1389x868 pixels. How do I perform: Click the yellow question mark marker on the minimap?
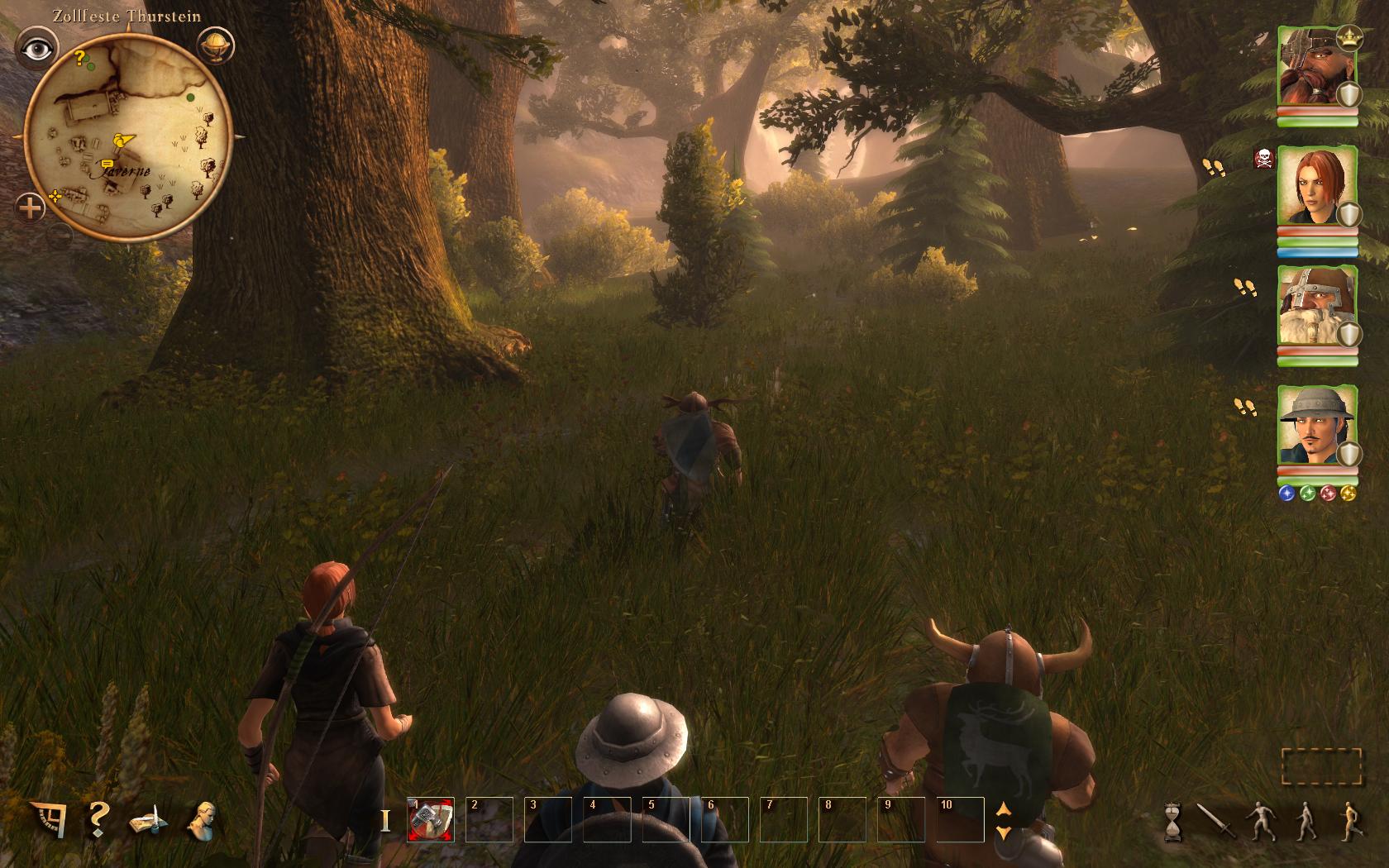coord(80,57)
